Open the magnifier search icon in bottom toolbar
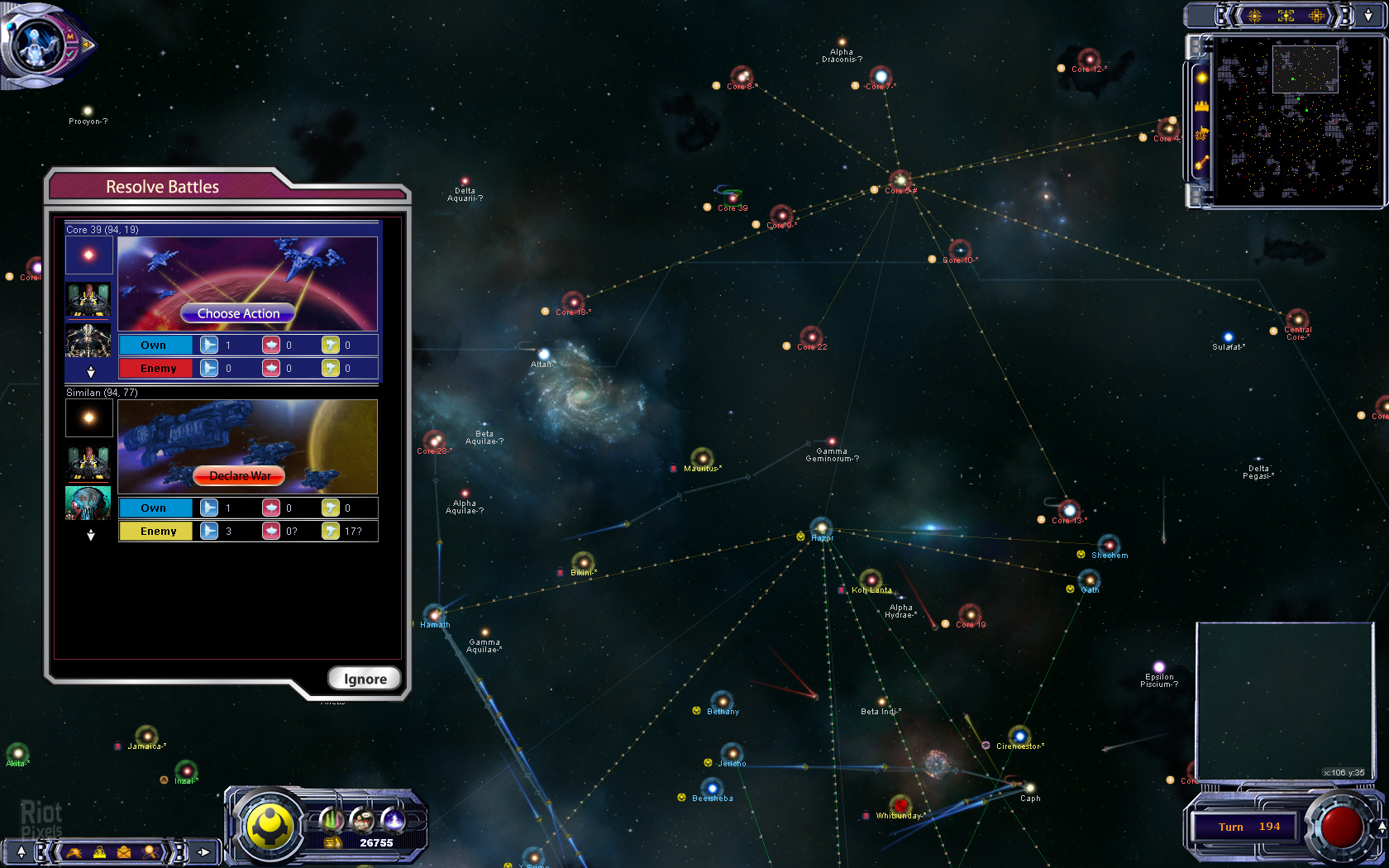 (150, 851)
